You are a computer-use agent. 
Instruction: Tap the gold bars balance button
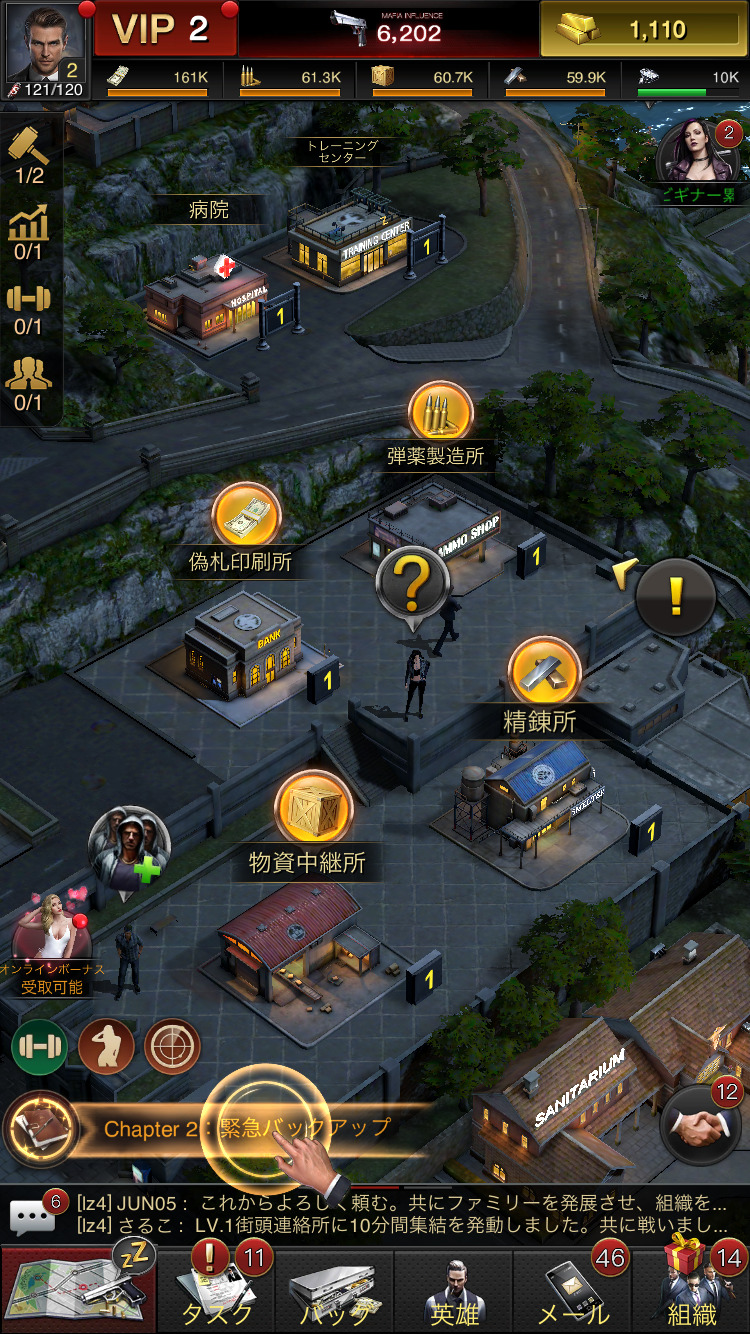[x=643, y=30]
